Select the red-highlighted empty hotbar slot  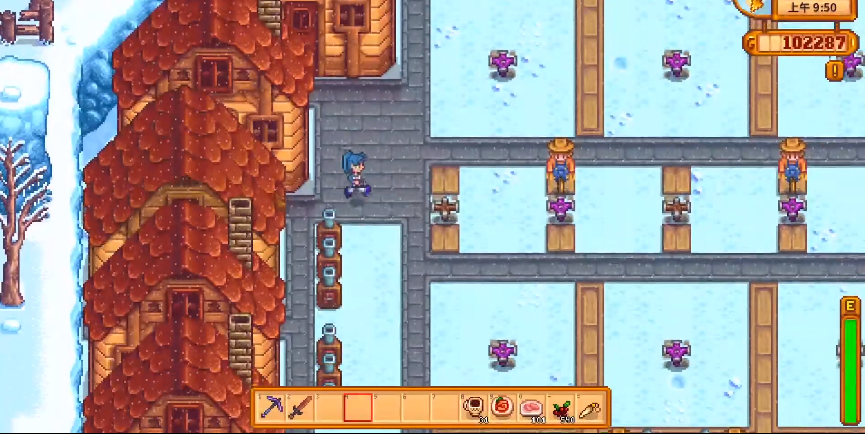click(x=357, y=407)
